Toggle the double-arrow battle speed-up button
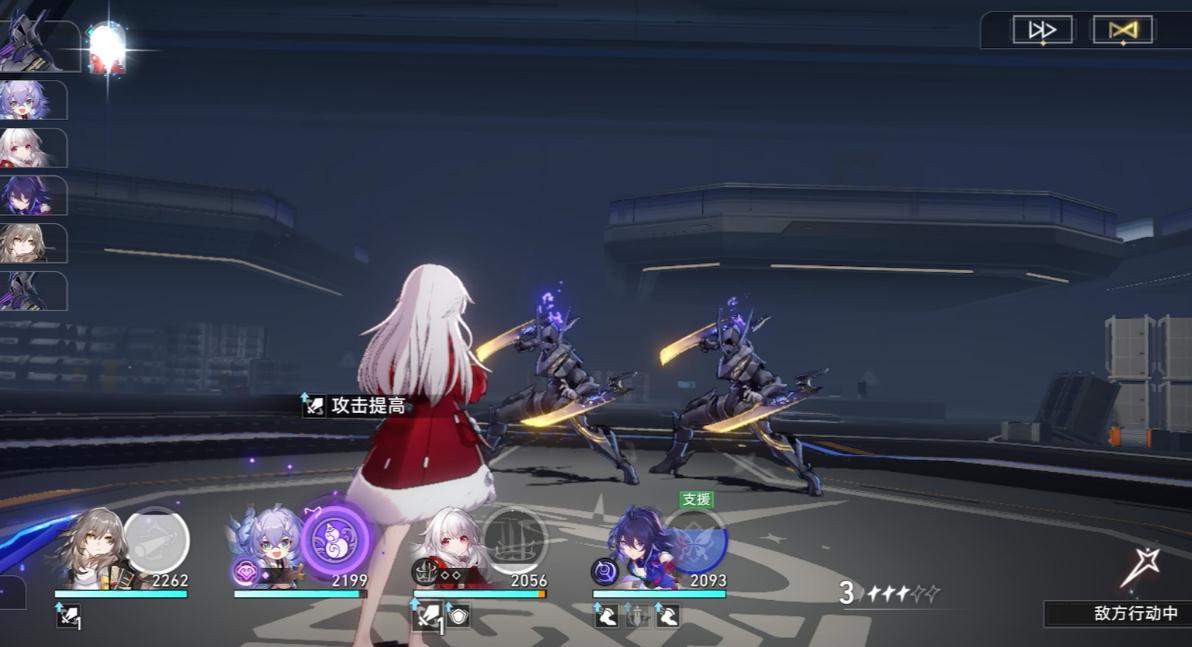Viewport: 1192px width, 647px height. 1042,30
